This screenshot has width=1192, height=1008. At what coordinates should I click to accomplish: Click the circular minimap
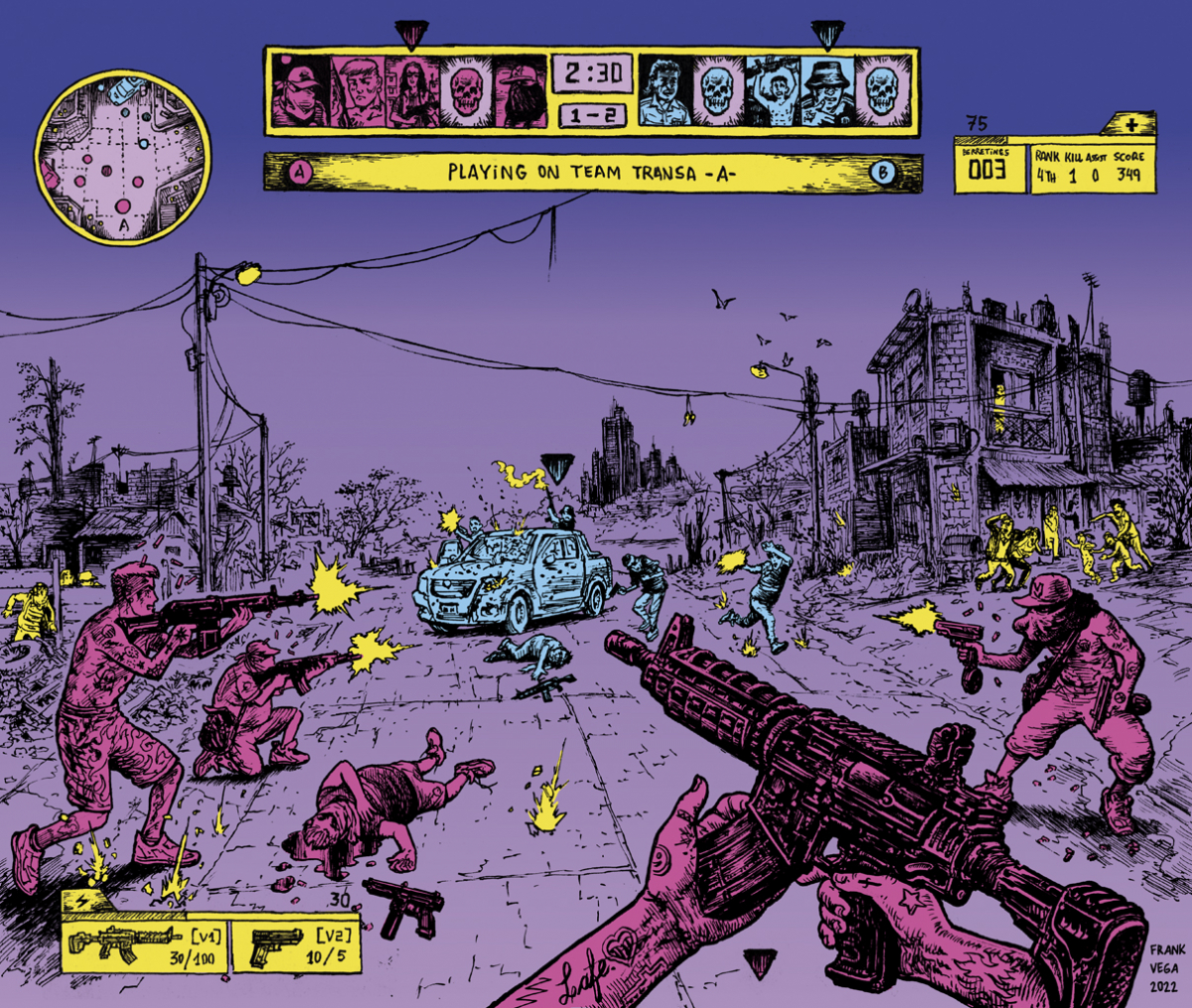tap(122, 157)
